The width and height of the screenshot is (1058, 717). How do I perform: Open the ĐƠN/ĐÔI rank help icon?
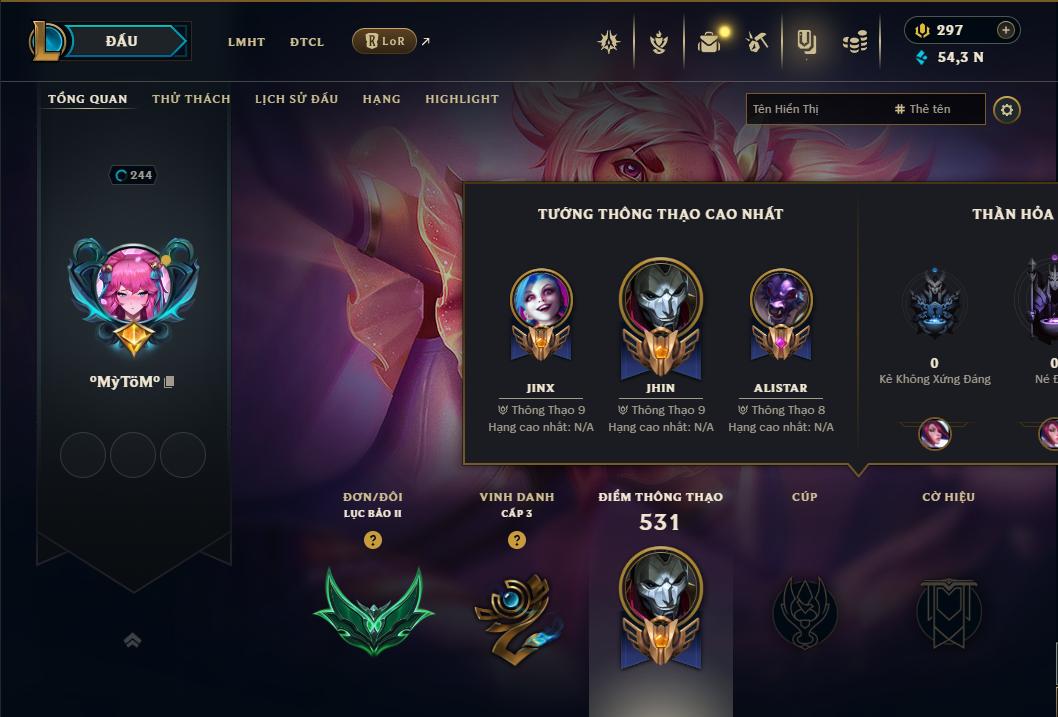[373, 540]
